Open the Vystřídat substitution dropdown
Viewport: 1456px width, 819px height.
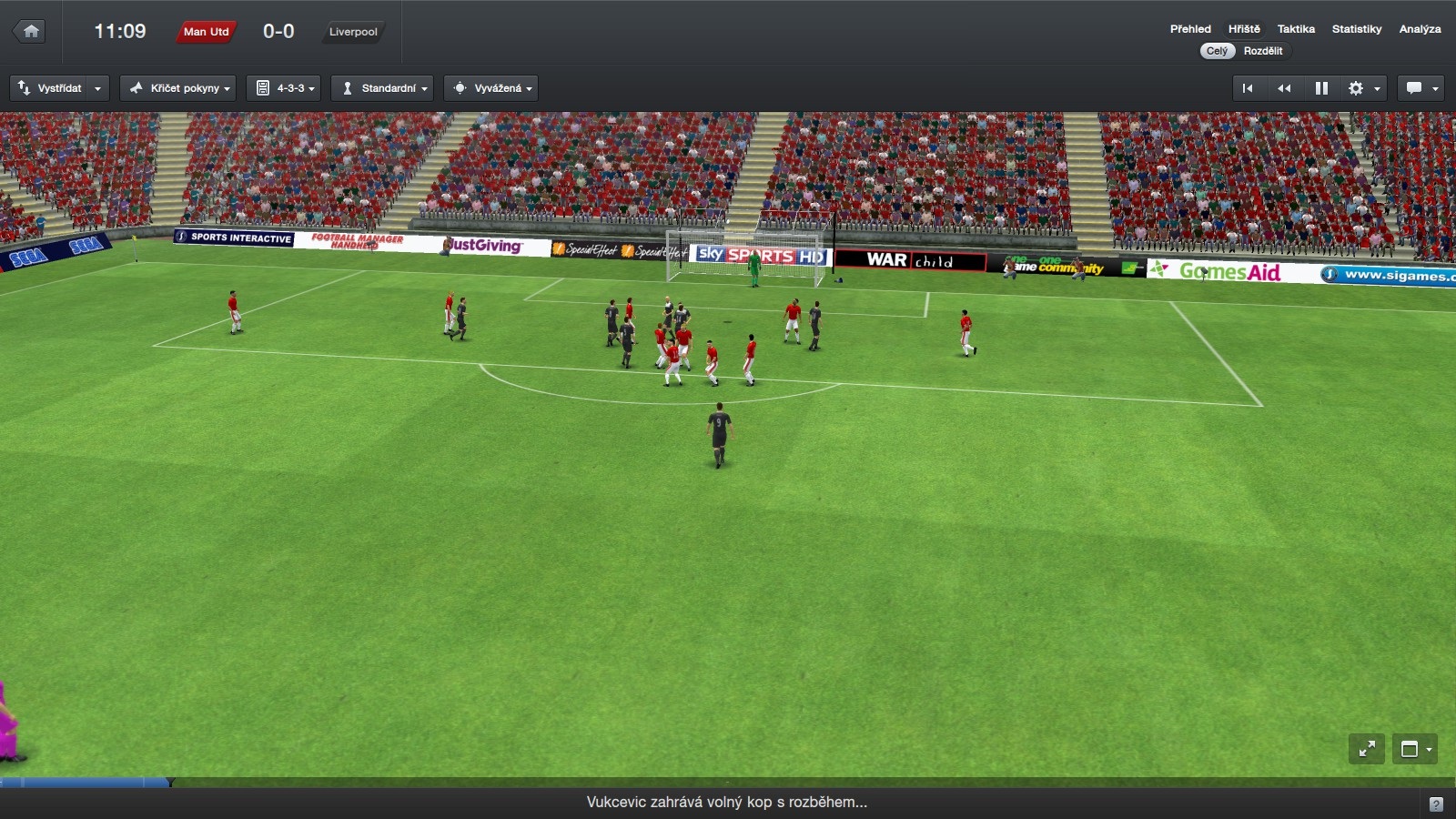tap(59, 88)
